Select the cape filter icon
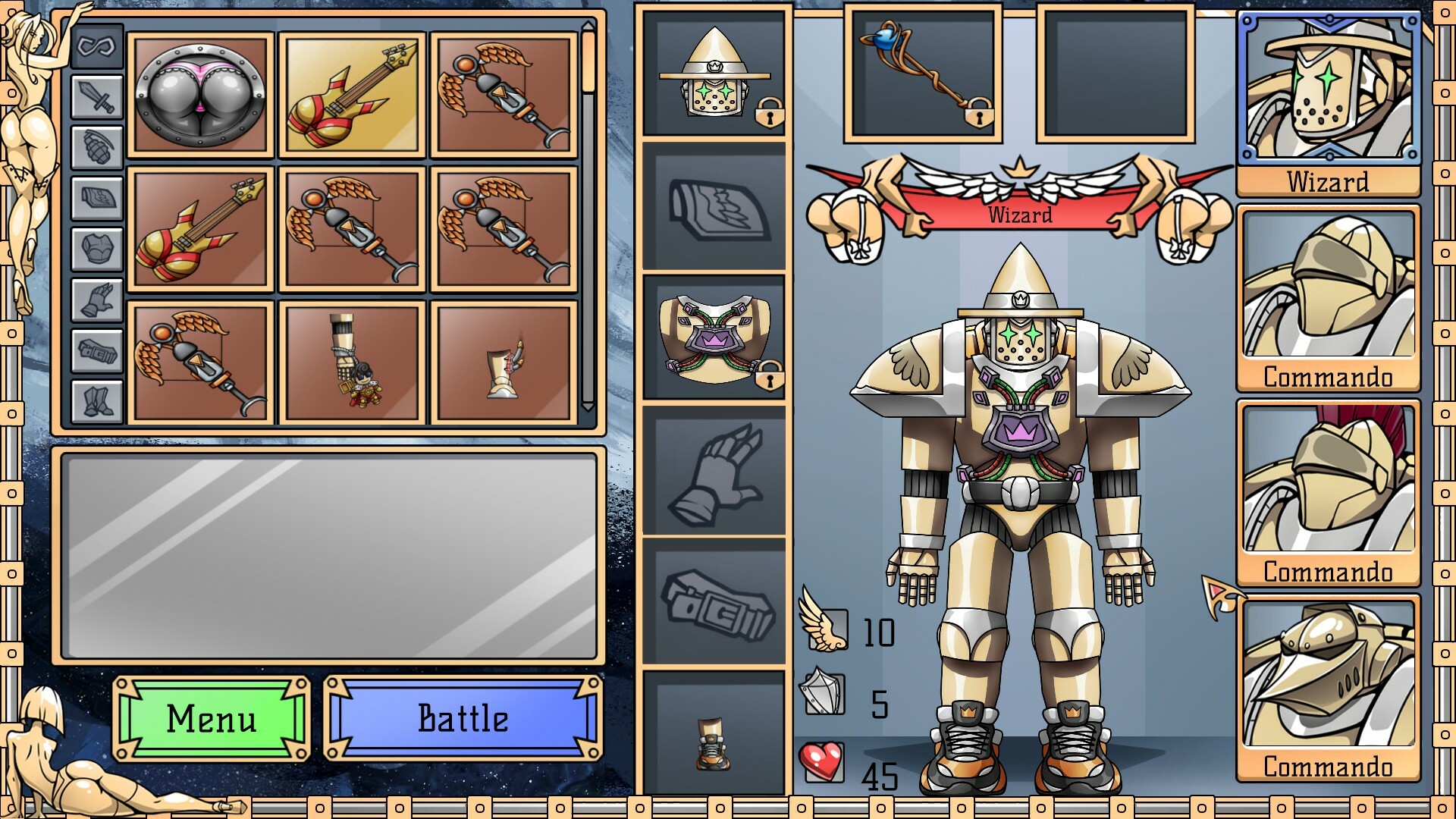Image resolution: width=1456 pixels, height=819 pixels. point(97,195)
